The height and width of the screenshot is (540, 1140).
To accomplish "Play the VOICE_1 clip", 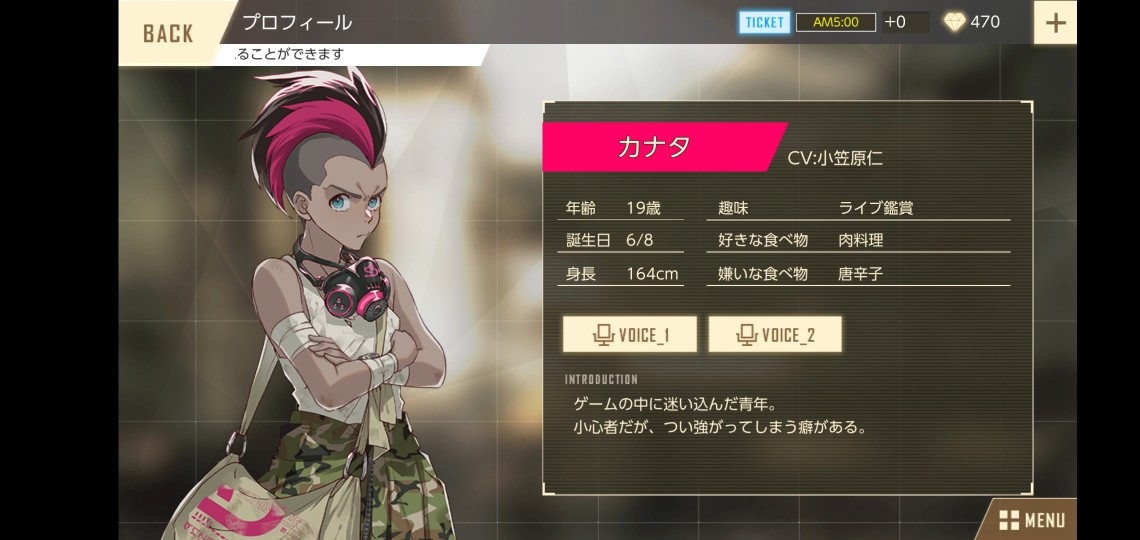I will (x=629, y=334).
